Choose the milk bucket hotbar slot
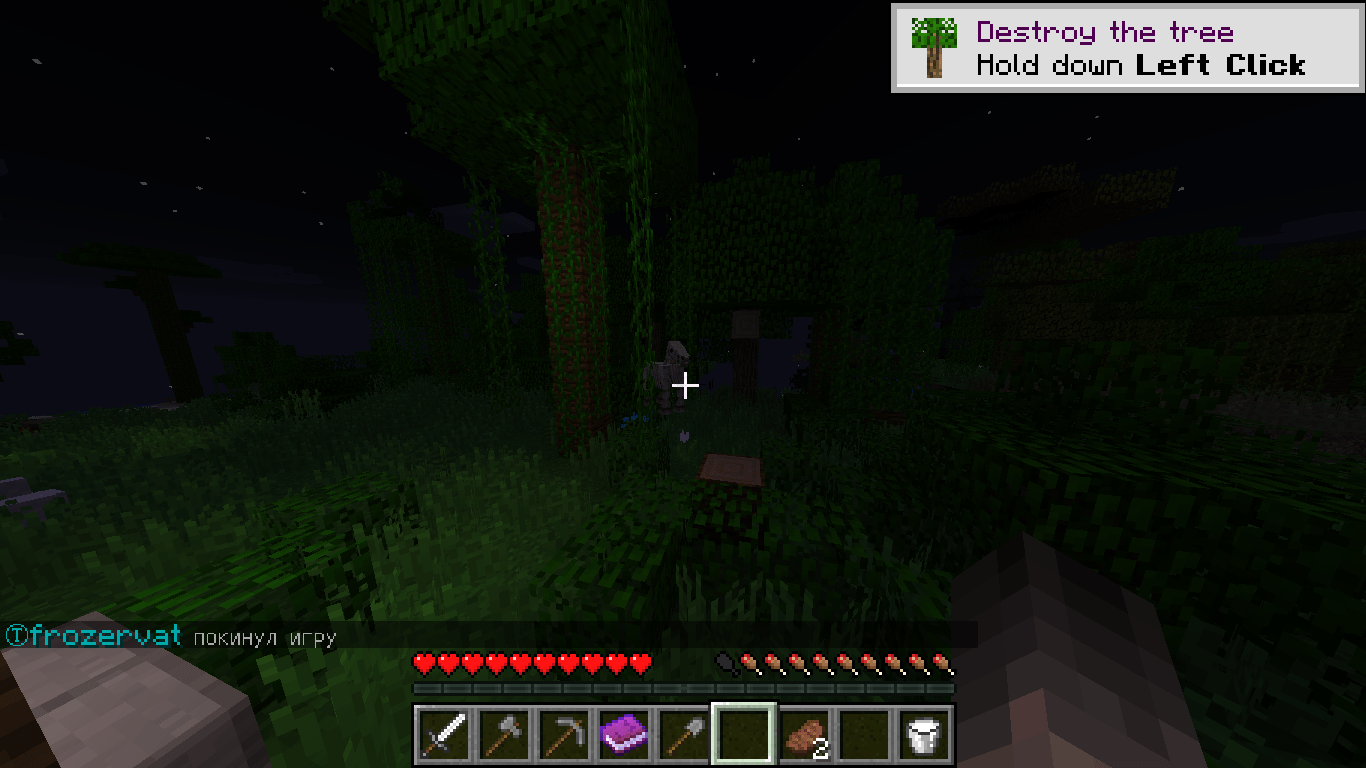Screen dimensions: 1366x768 click(x=925, y=735)
